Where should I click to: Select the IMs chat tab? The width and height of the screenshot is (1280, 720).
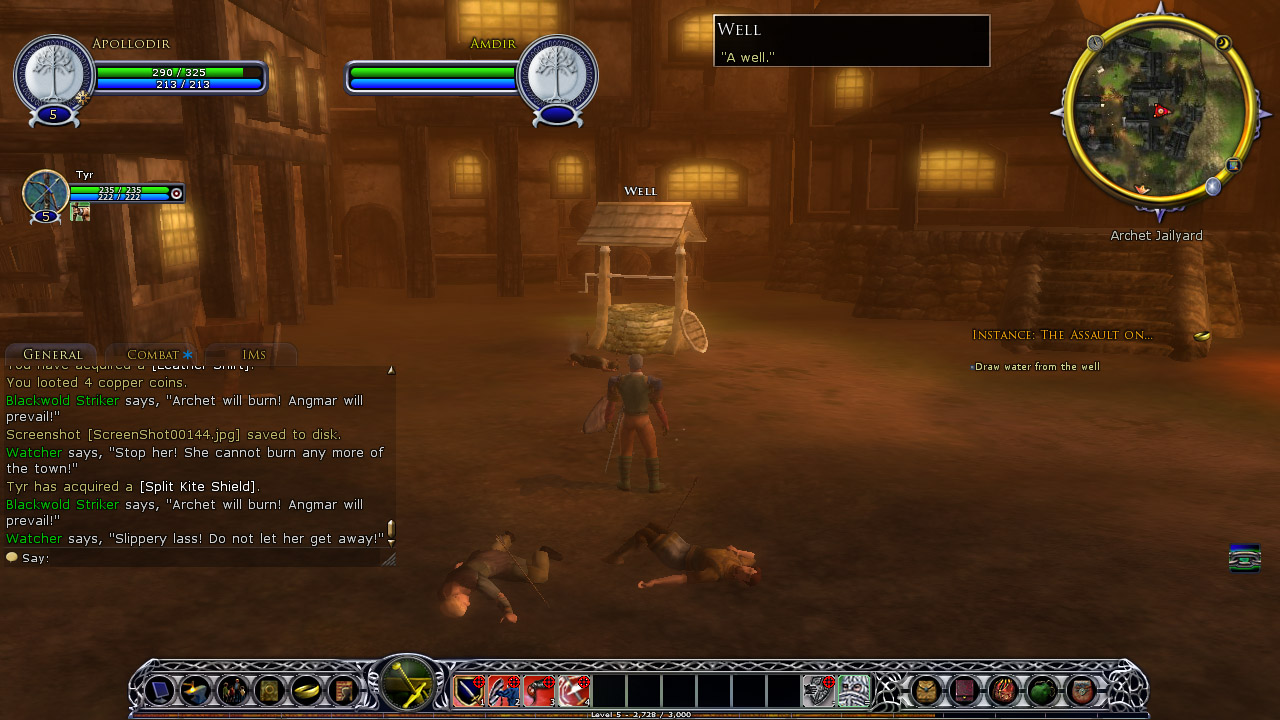[x=253, y=355]
